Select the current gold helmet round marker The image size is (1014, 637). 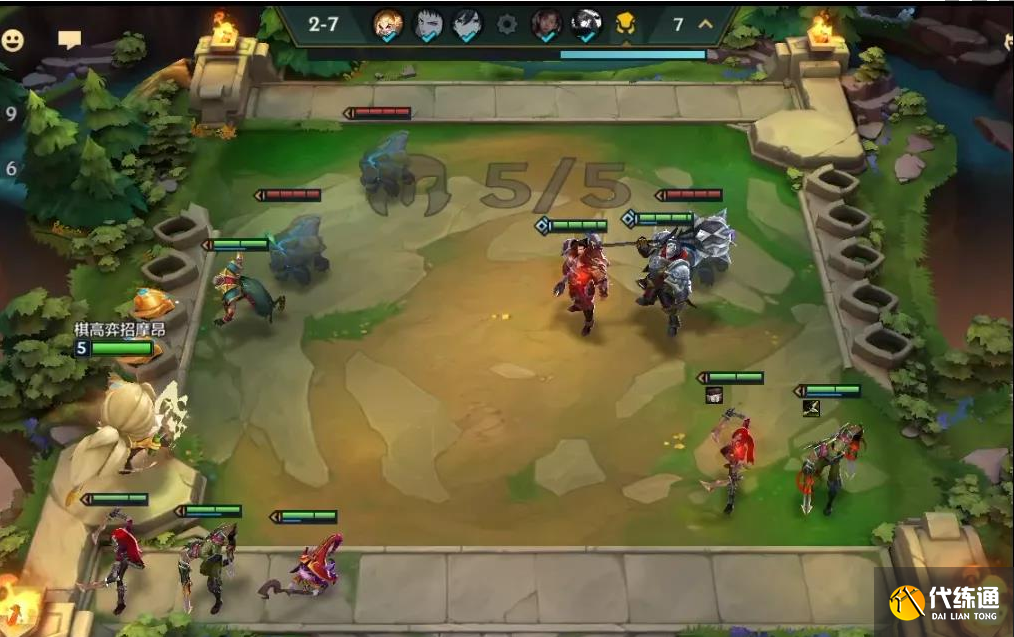[x=625, y=24]
